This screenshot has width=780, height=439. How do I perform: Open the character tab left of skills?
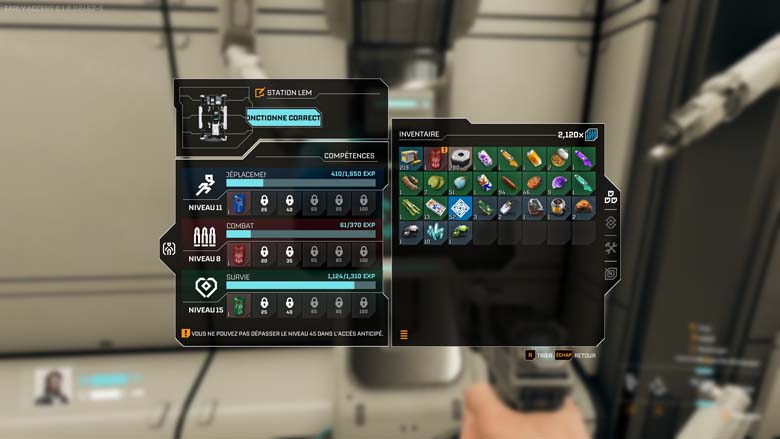pyautogui.click(x=168, y=249)
